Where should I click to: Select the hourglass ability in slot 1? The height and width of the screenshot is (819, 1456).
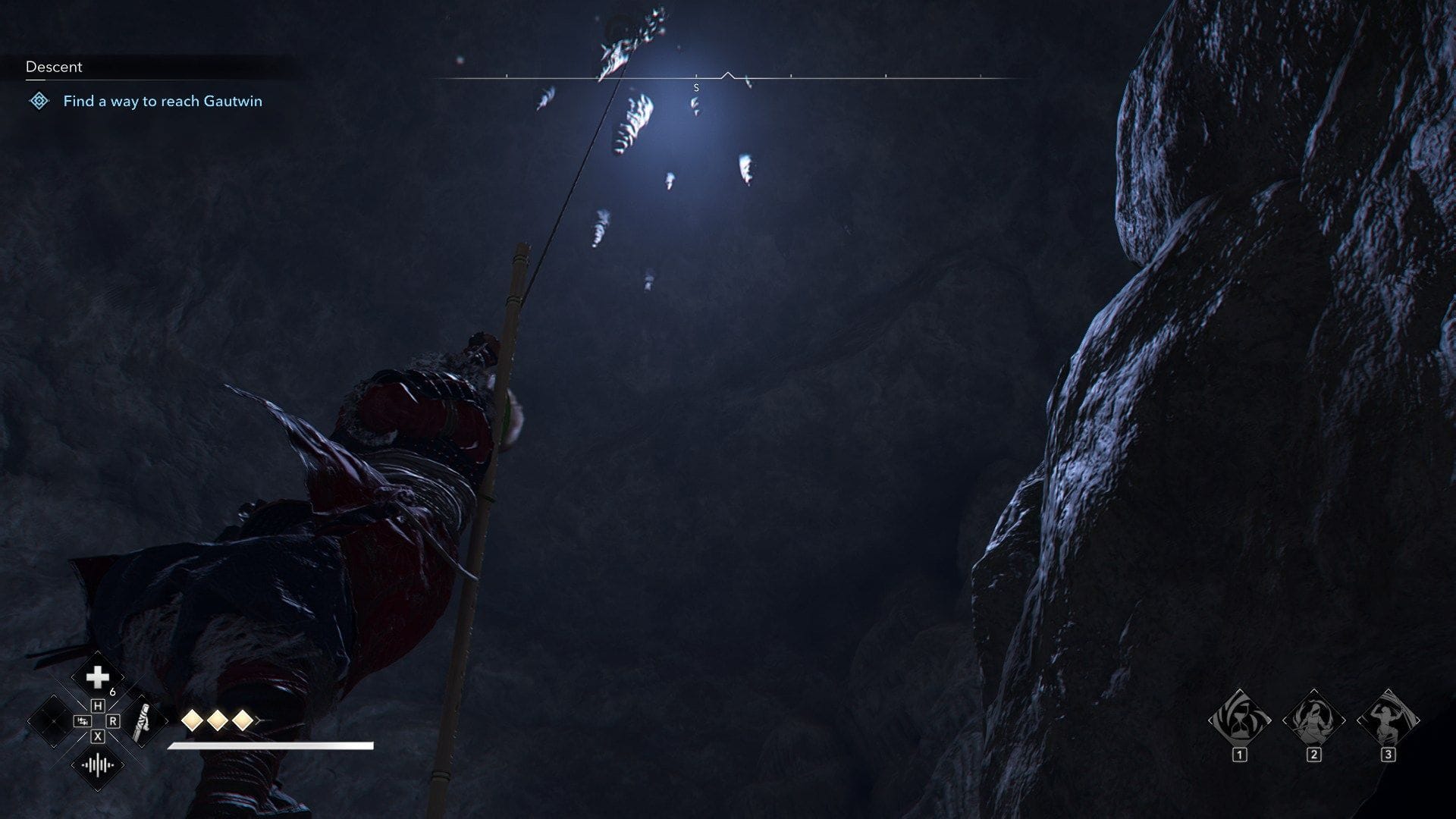click(x=1241, y=719)
